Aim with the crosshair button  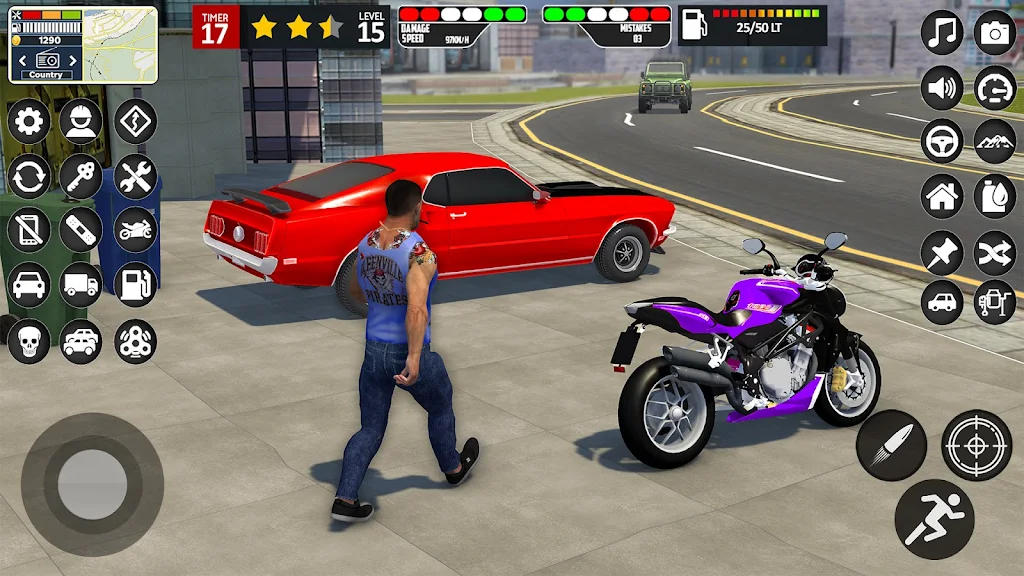(977, 445)
